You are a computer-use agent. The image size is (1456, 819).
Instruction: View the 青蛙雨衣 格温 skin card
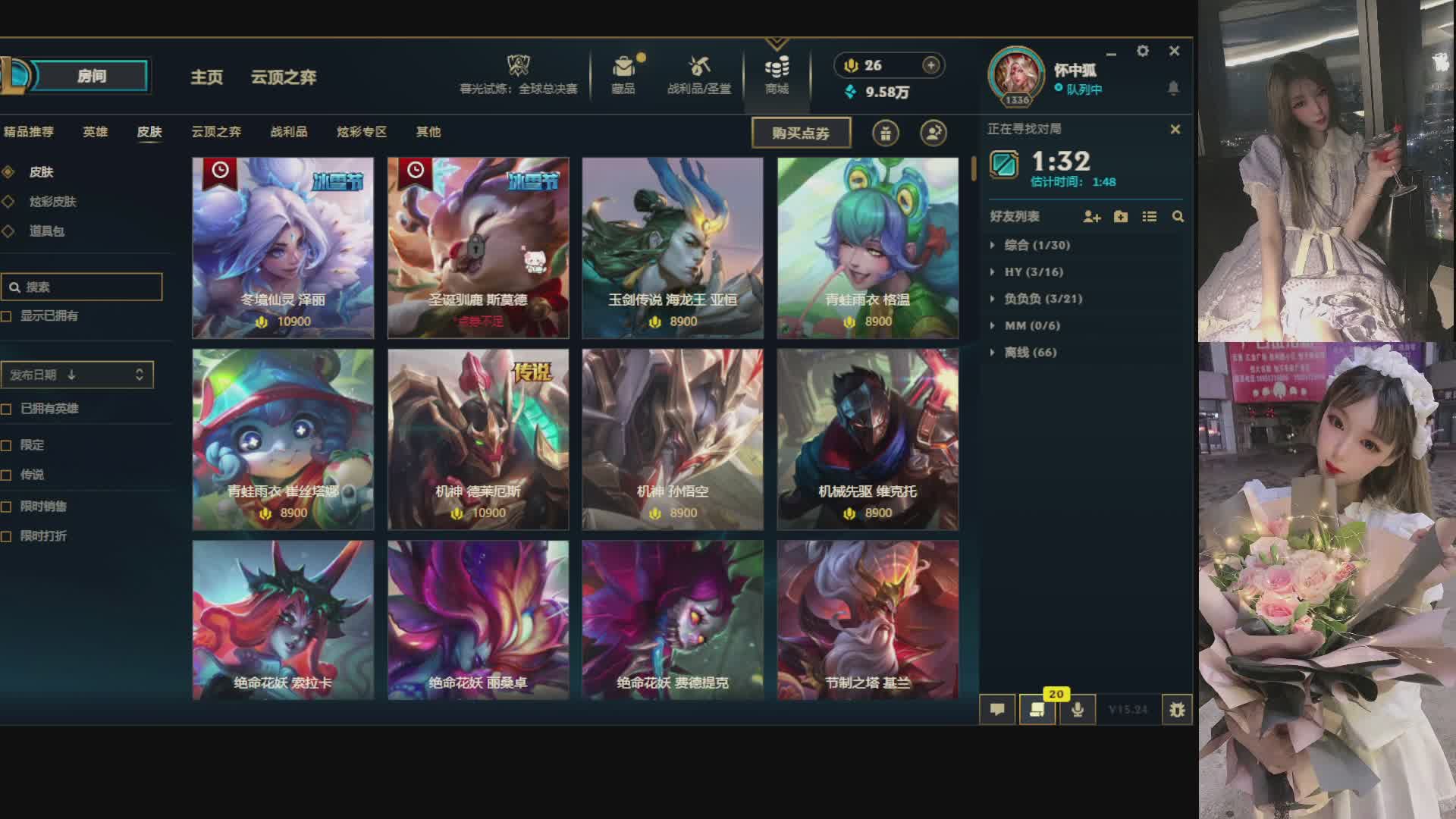(868, 247)
